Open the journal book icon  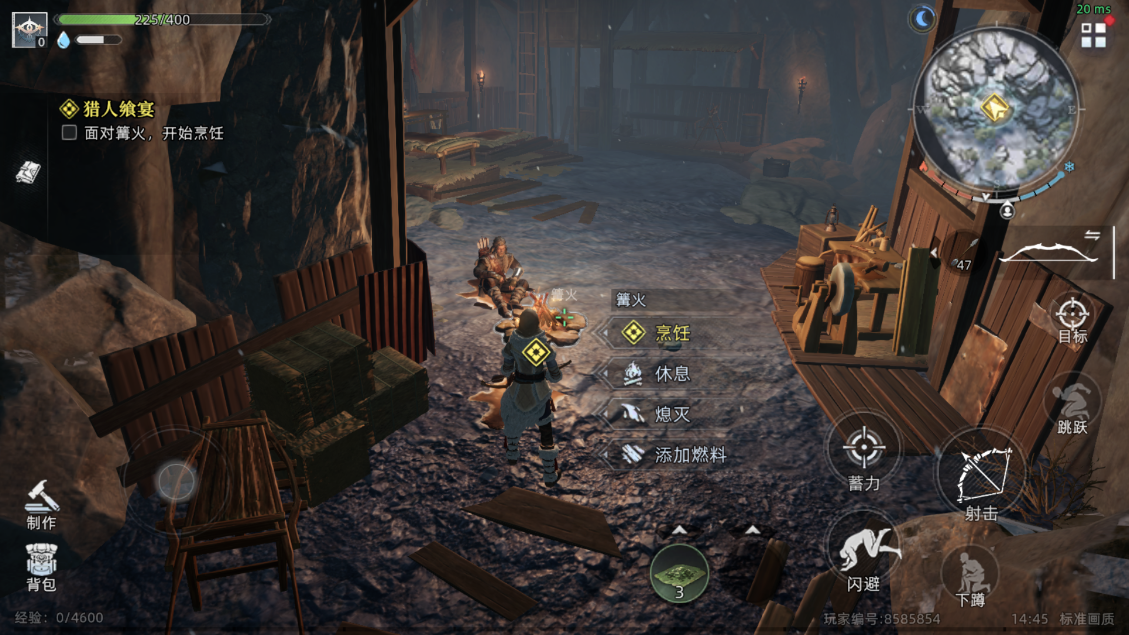(x=28, y=172)
